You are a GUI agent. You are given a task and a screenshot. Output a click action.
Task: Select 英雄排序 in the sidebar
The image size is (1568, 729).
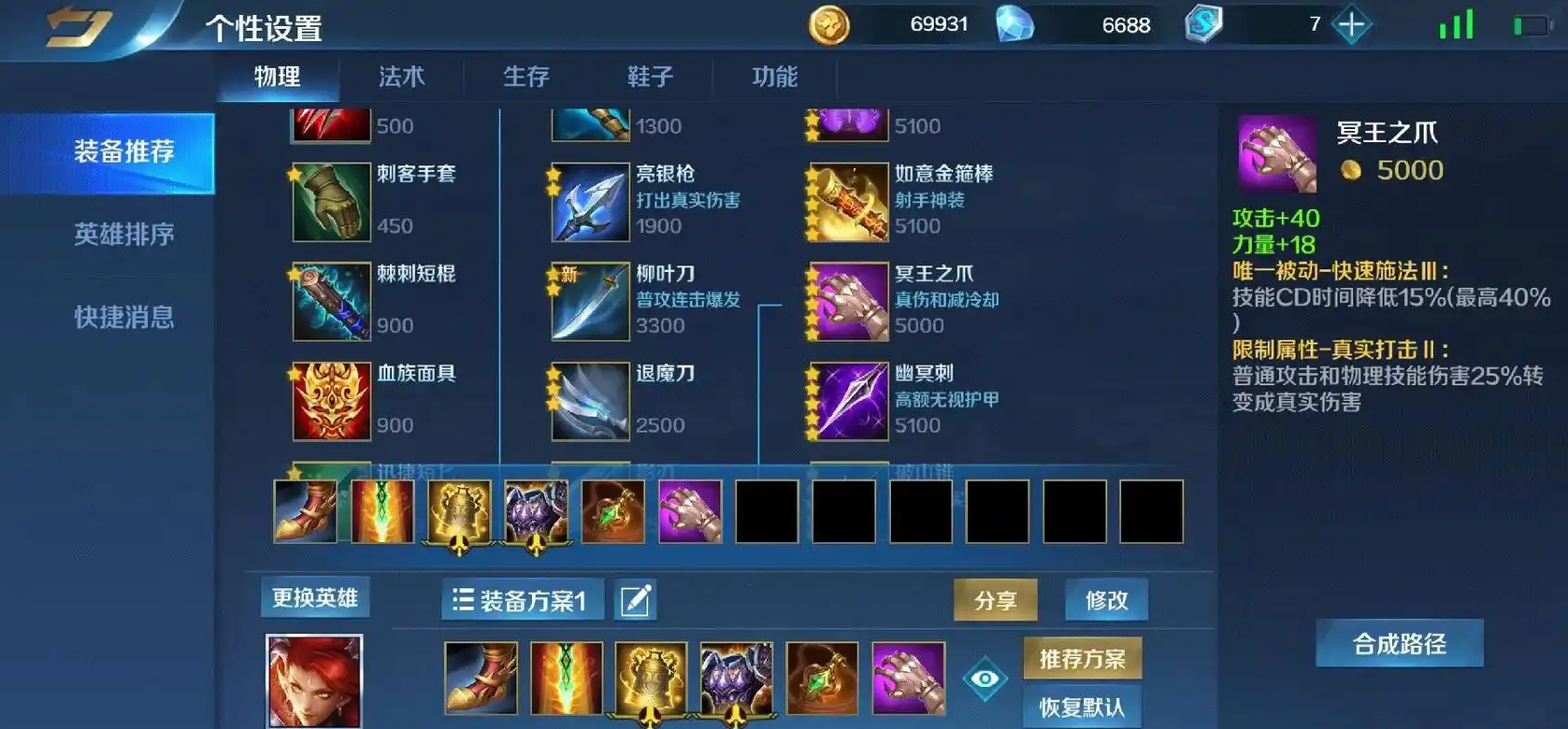tap(124, 236)
